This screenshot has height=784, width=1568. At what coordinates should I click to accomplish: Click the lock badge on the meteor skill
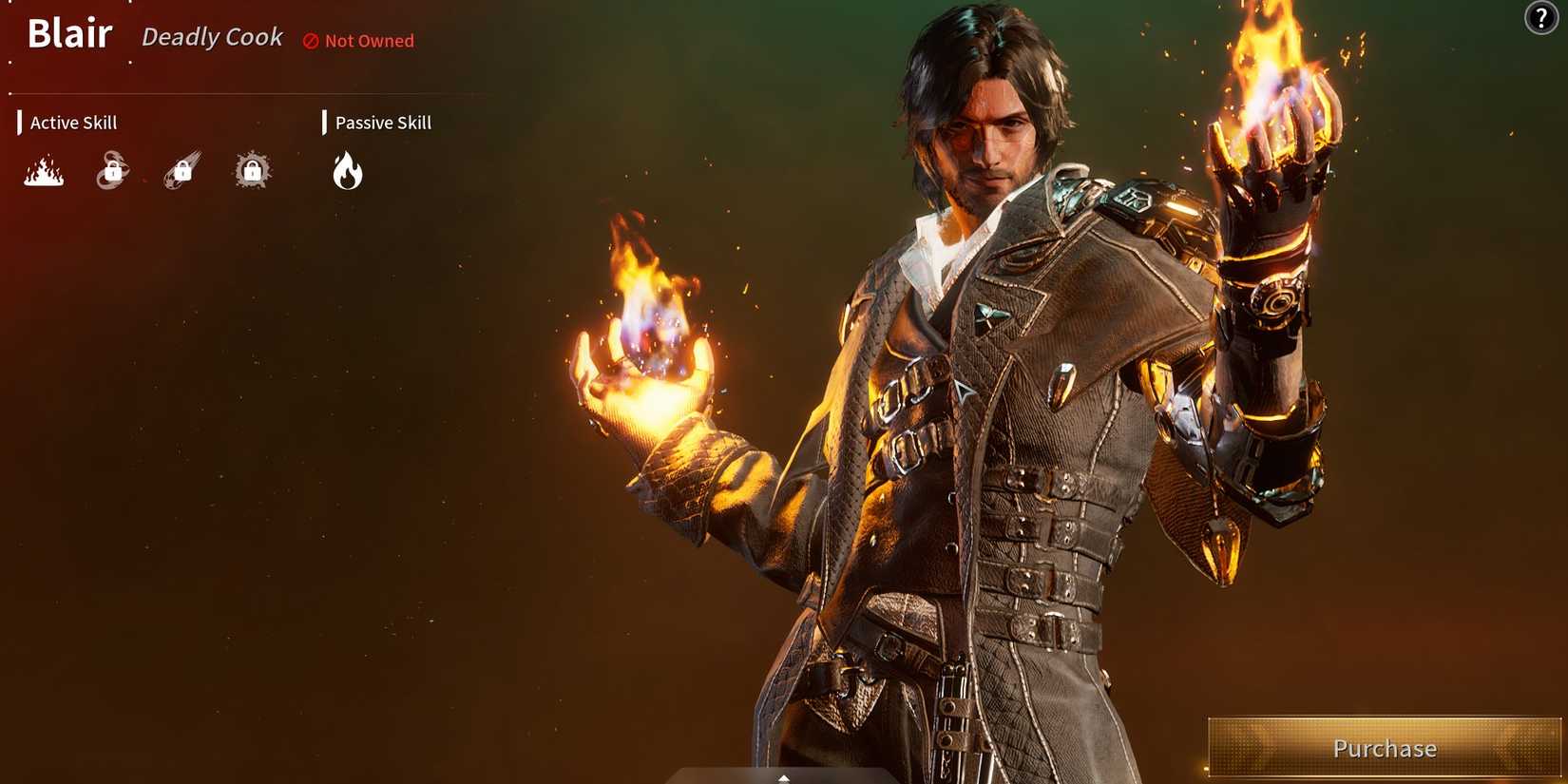tap(182, 171)
